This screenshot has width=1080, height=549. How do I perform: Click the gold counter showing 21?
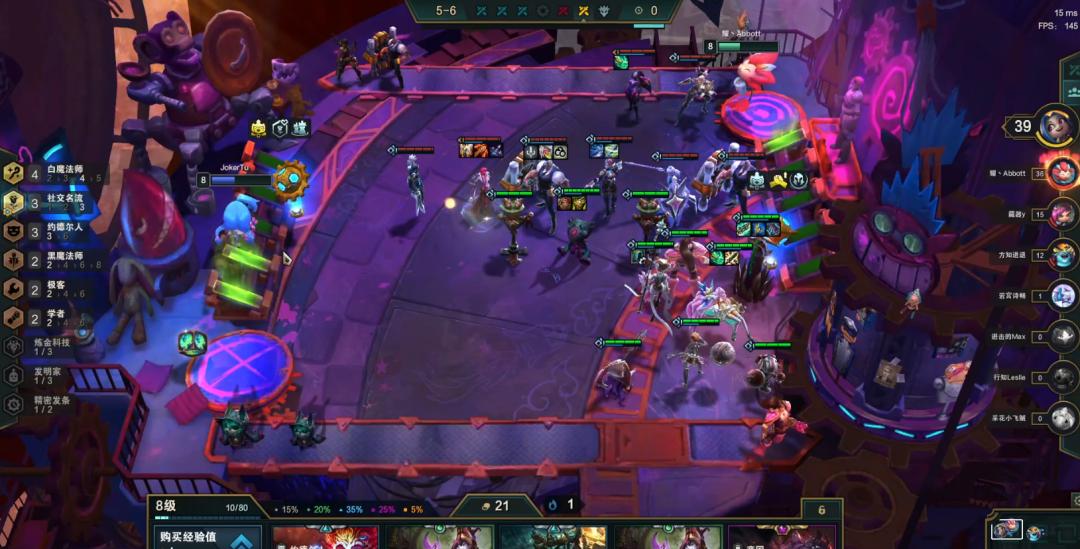tap(494, 506)
